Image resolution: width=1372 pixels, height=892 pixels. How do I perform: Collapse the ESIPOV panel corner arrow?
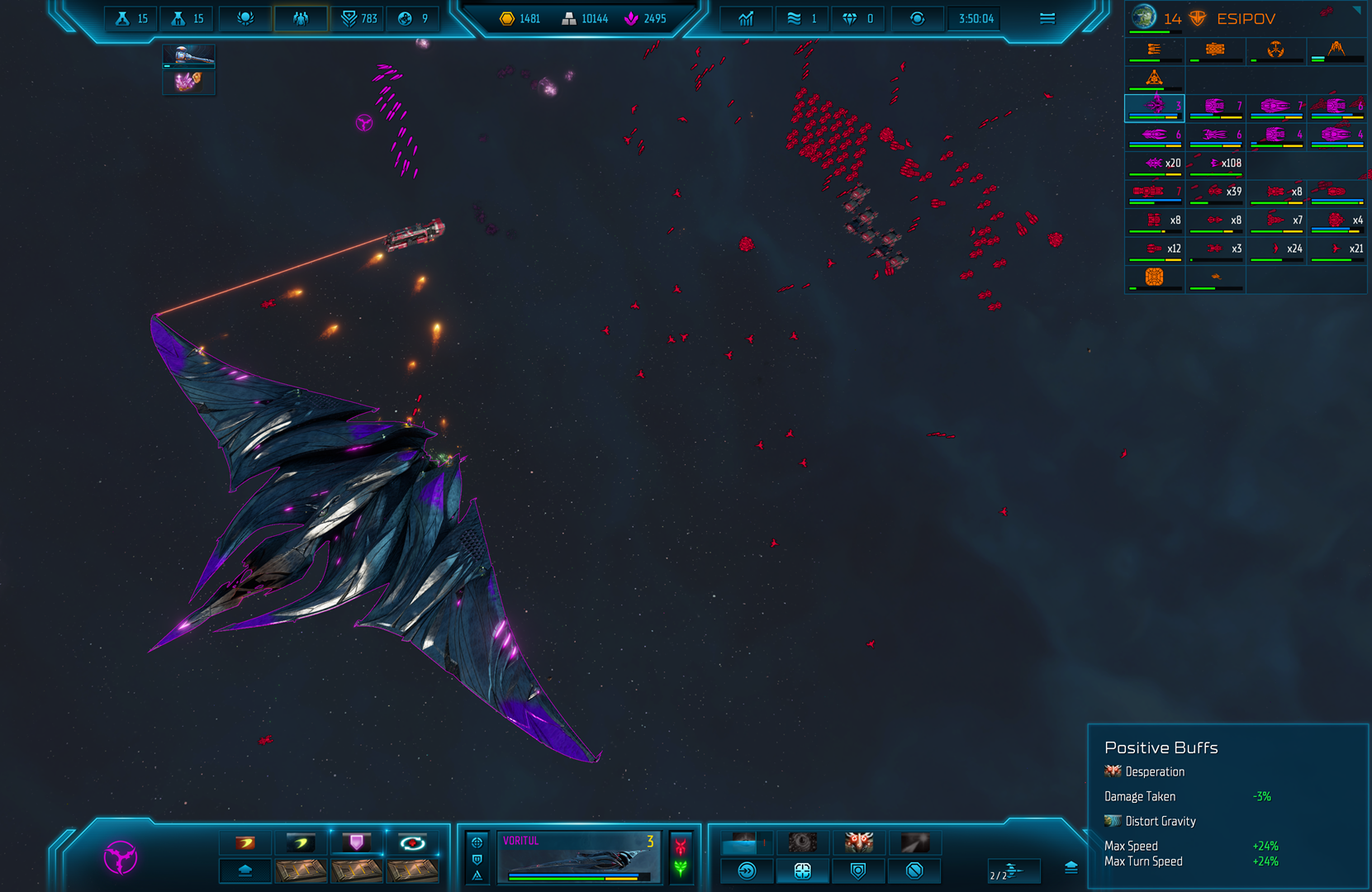[x=1356, y=11]
